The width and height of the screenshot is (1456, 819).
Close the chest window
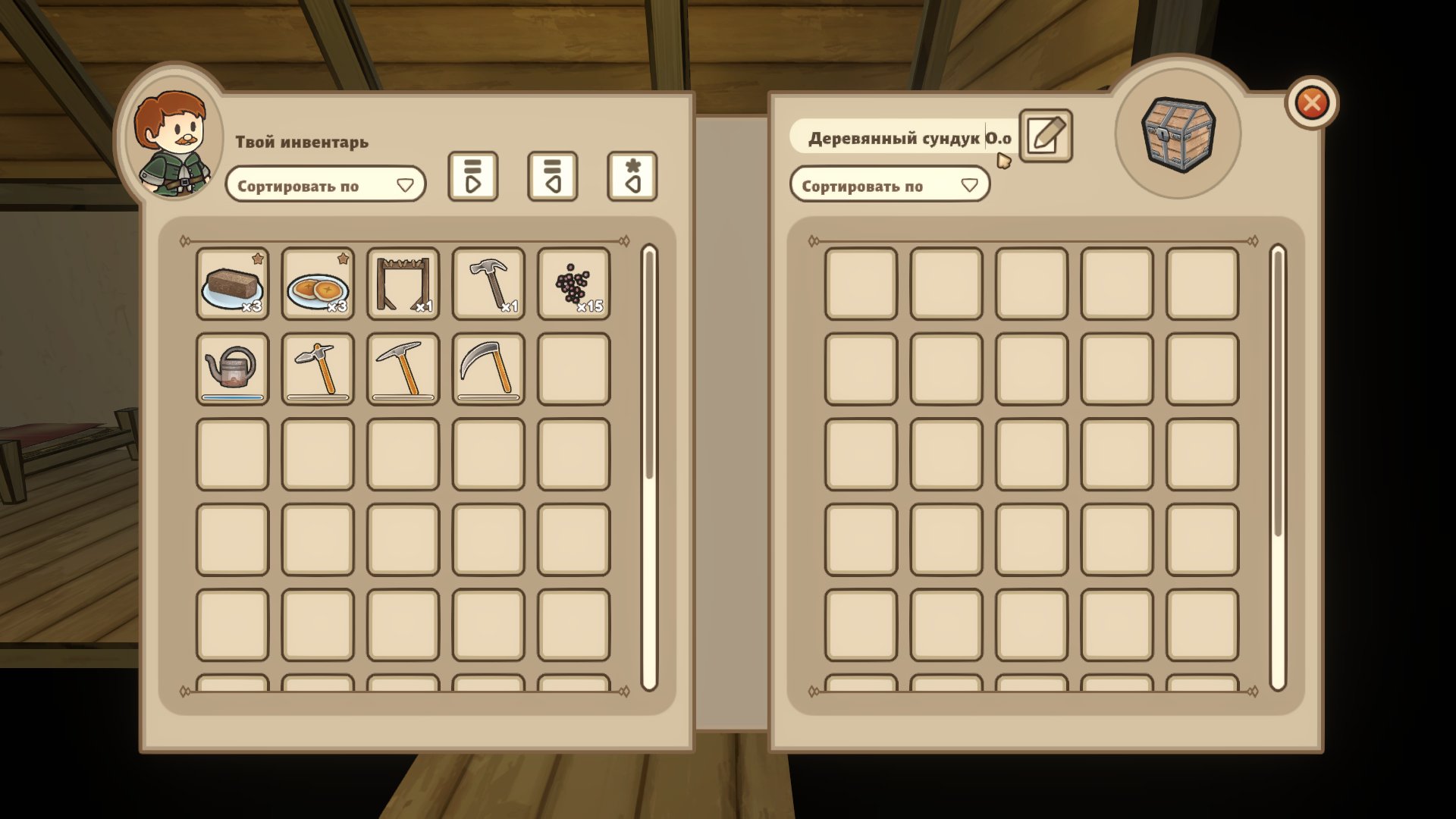click(1311, 103)
